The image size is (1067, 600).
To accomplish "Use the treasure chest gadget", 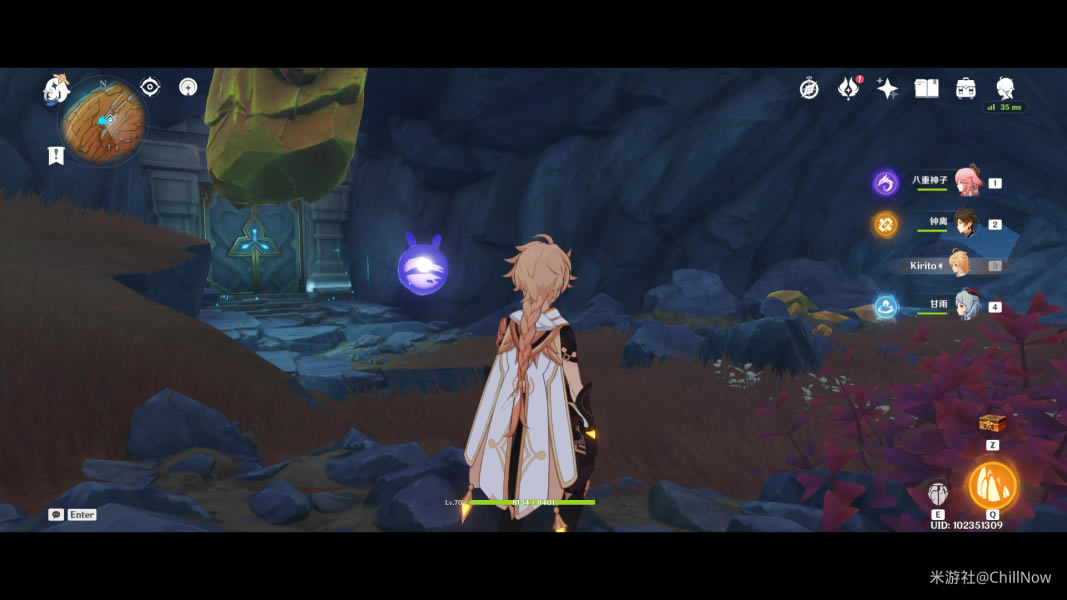I will [x=992, y=423].
